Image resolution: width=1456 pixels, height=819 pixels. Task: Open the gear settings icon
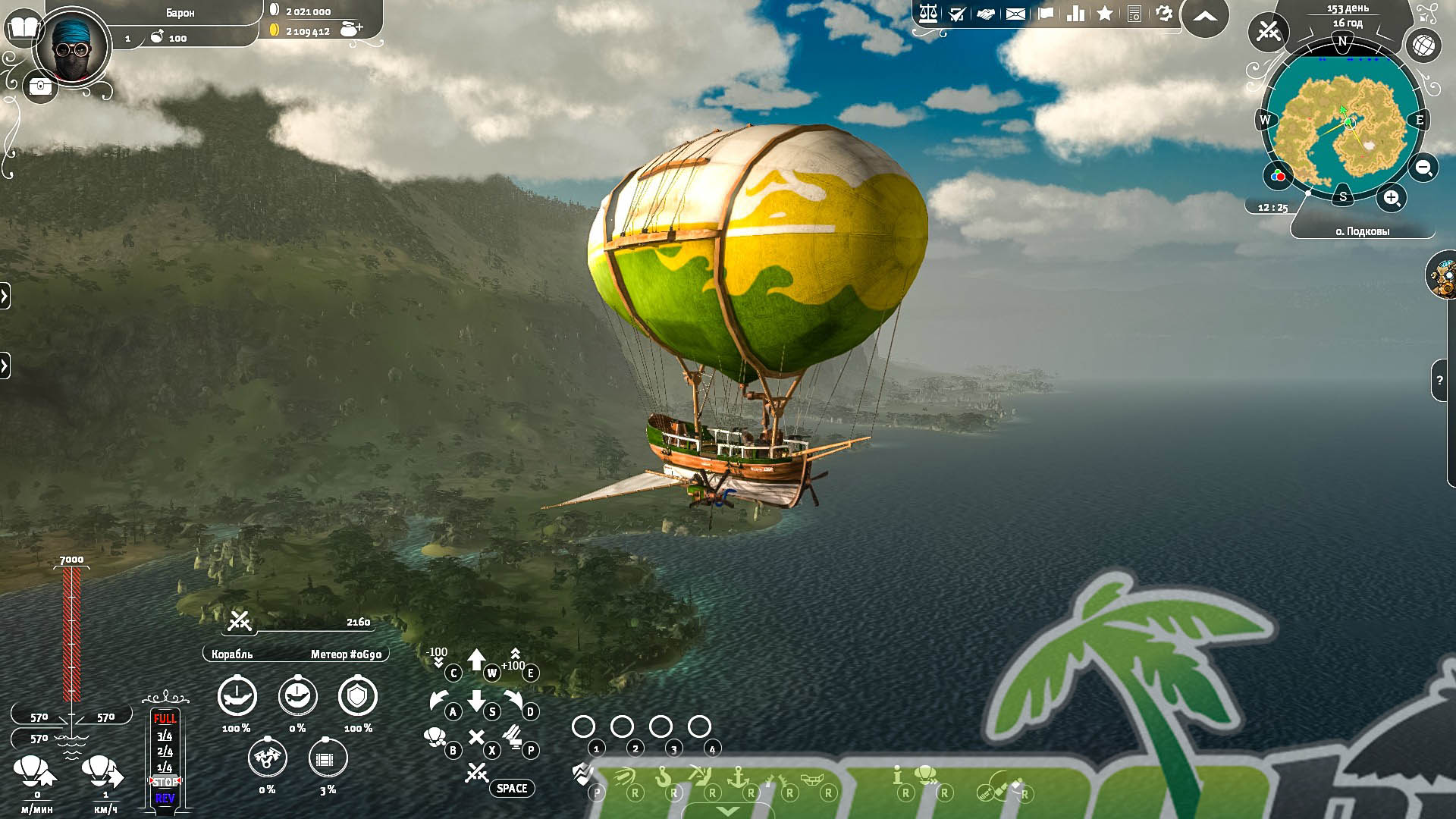(x=1164, y=14)
